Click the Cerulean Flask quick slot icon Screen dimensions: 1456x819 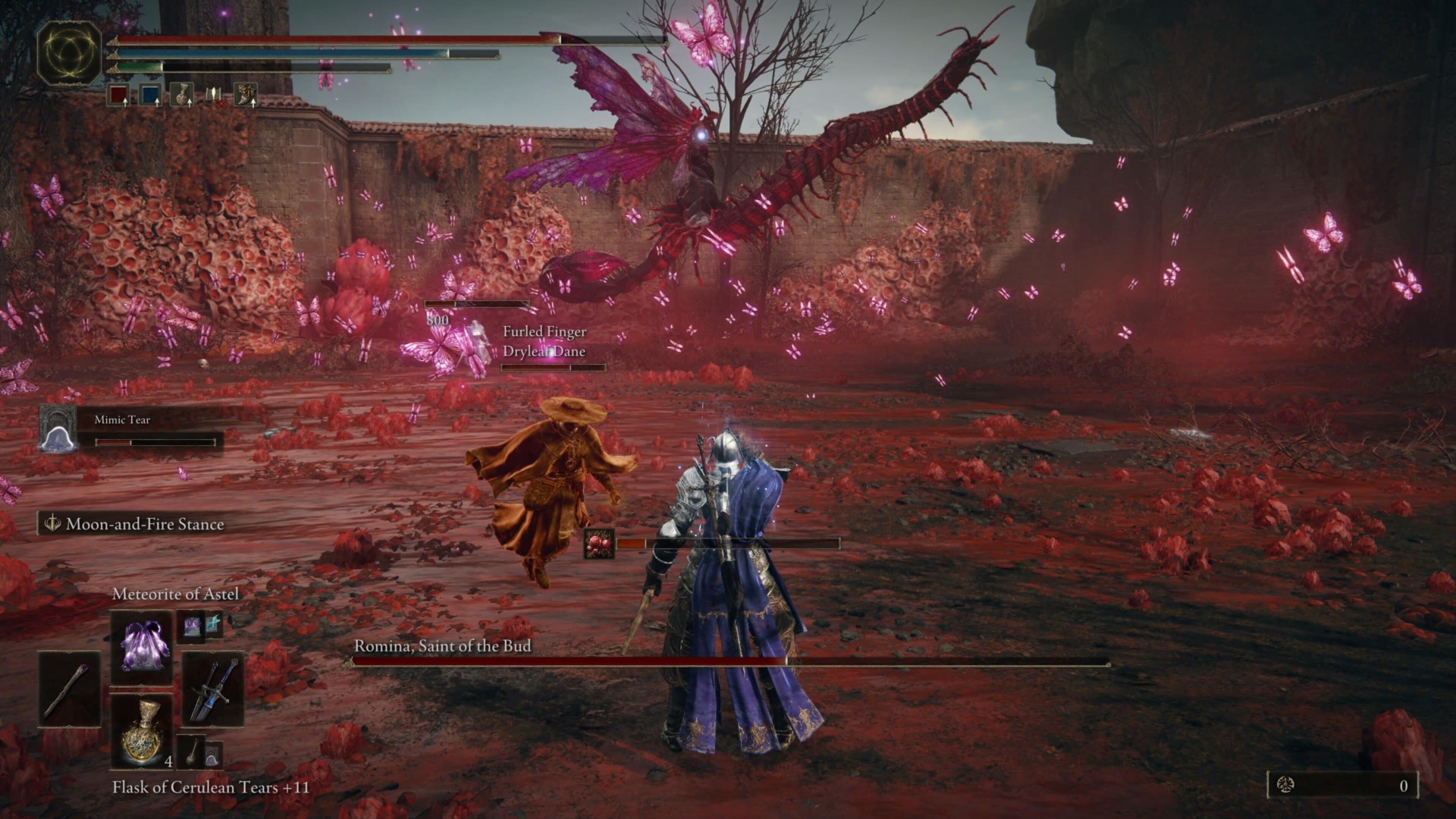pos(149,95)
